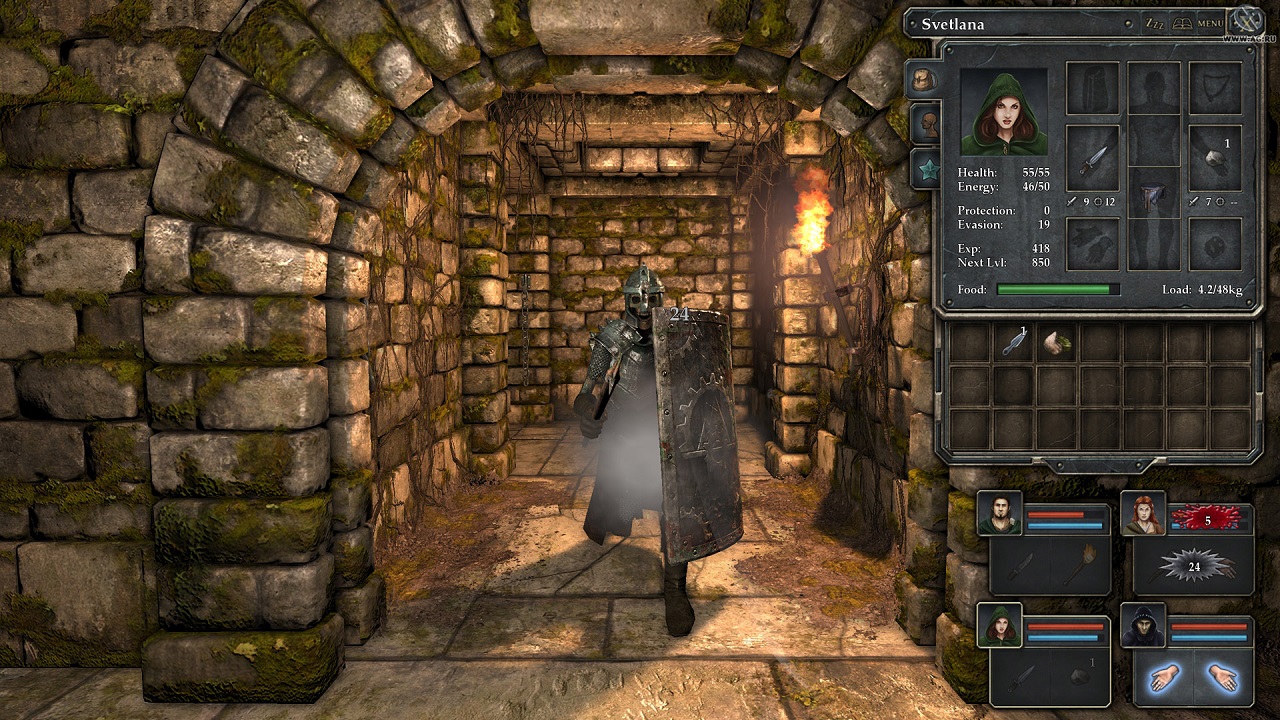Viewport: 1280px width, 720px height.
Task: Open the MENU button
Action: click(x=1210, y=23)
